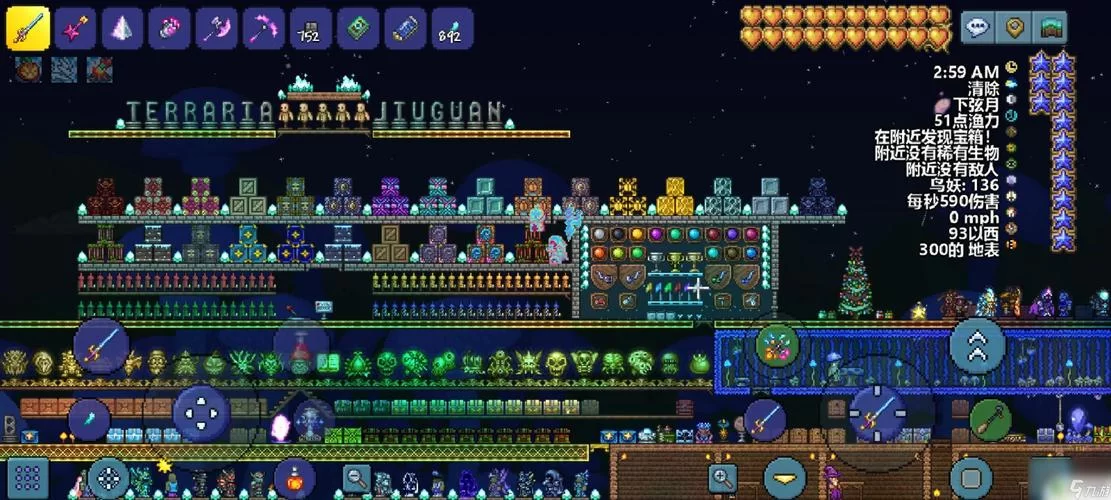Tap the yellow down-arrow button
This screenshot has width=1111, height=500.
[x=785, y=478]
